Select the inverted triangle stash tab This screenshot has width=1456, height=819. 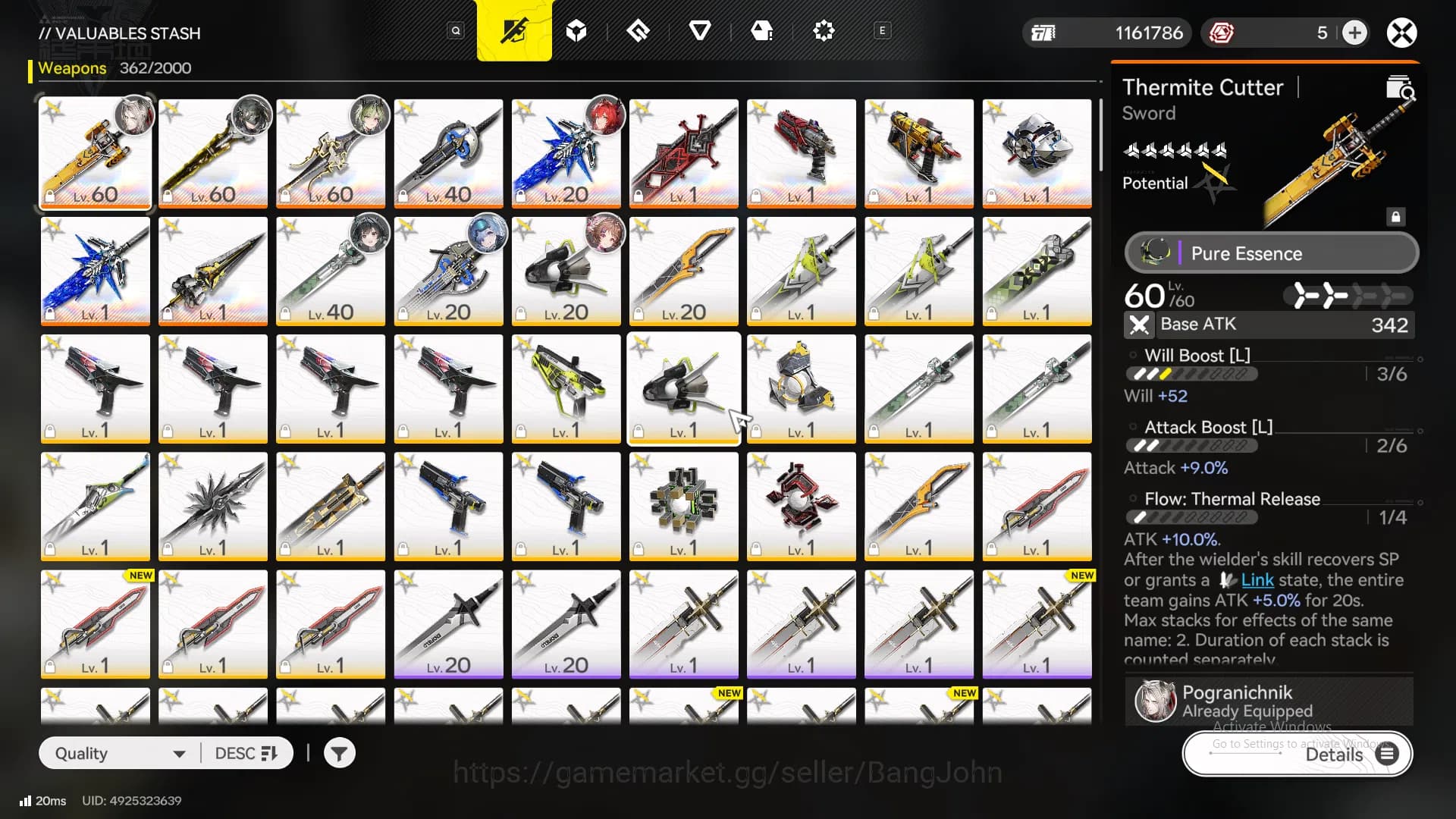tap(699, 31)
